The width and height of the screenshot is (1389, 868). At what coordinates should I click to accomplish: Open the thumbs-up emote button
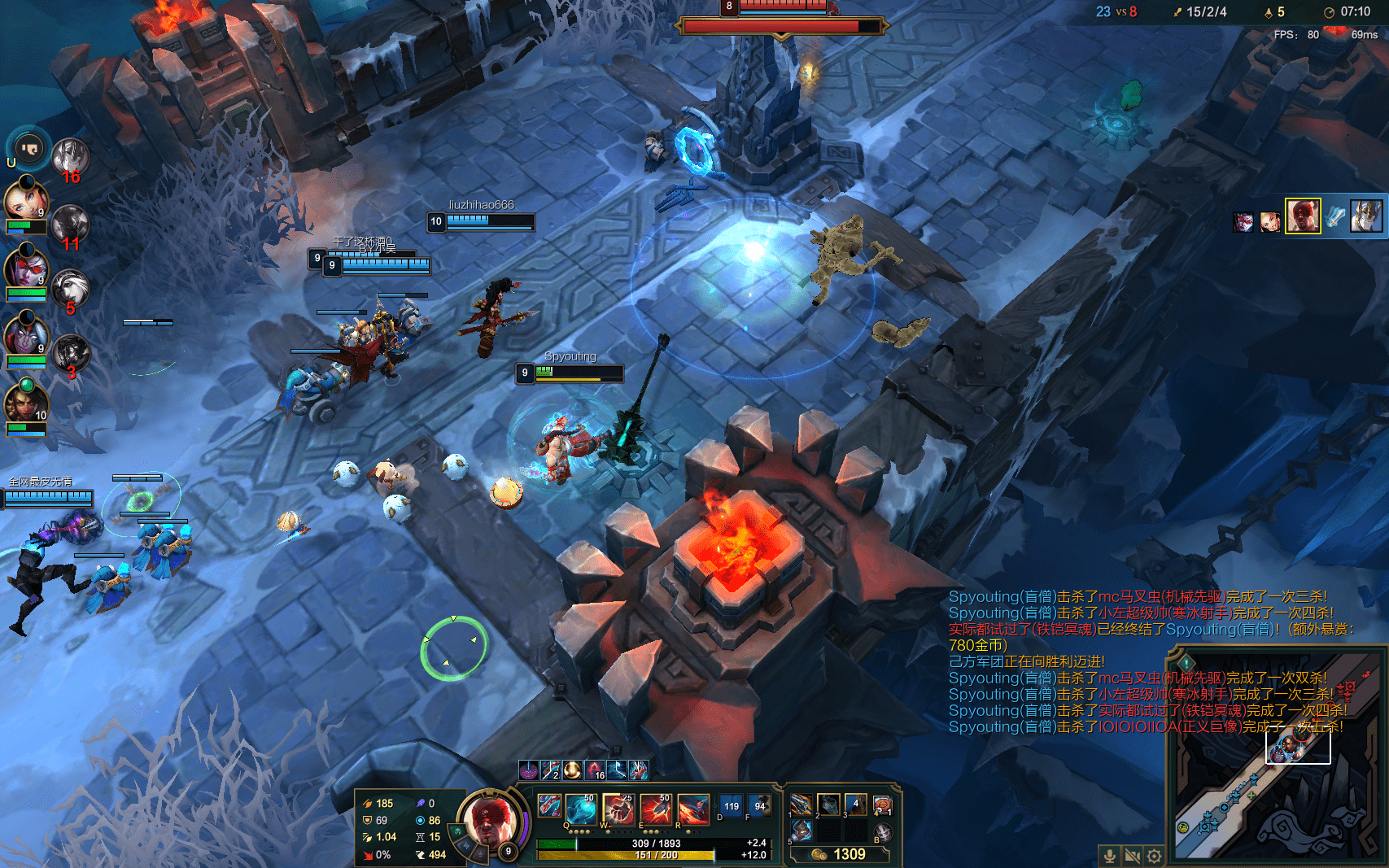[29, 149]
